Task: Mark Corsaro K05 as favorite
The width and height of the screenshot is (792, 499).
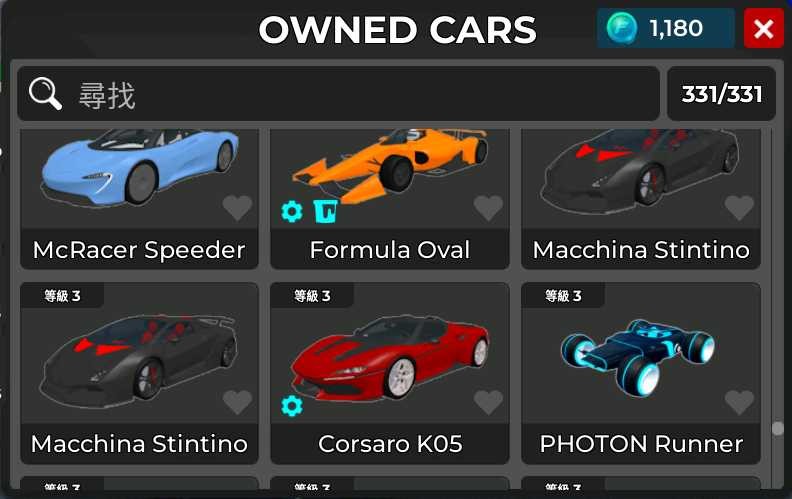Action: point(488,402)
